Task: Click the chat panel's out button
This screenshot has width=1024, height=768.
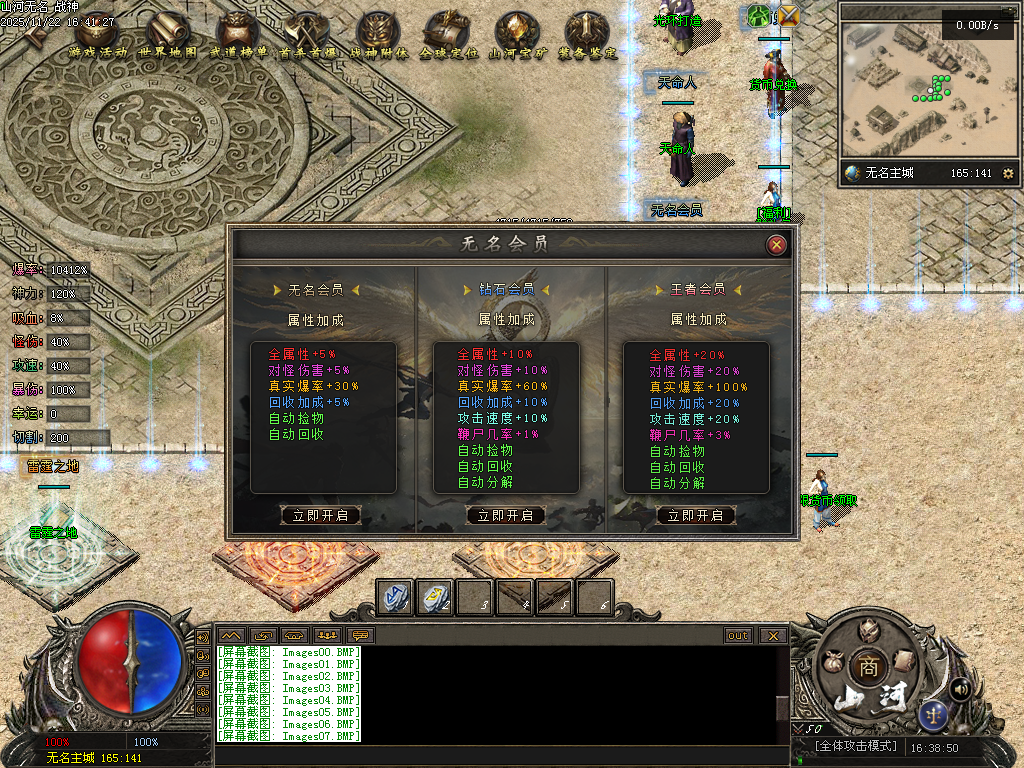Action: (x=738, y=636)
